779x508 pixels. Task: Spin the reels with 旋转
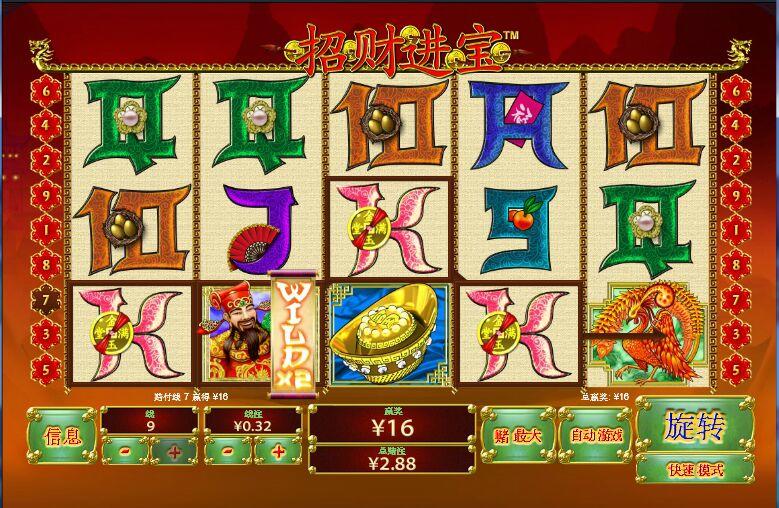[x=694, y=426]
